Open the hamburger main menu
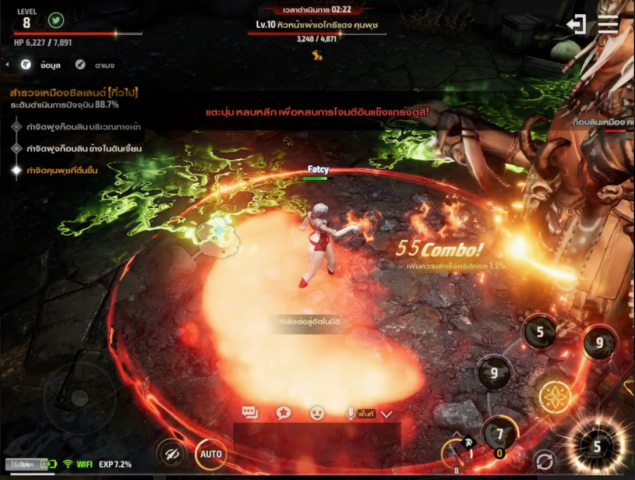 point(608,25)
